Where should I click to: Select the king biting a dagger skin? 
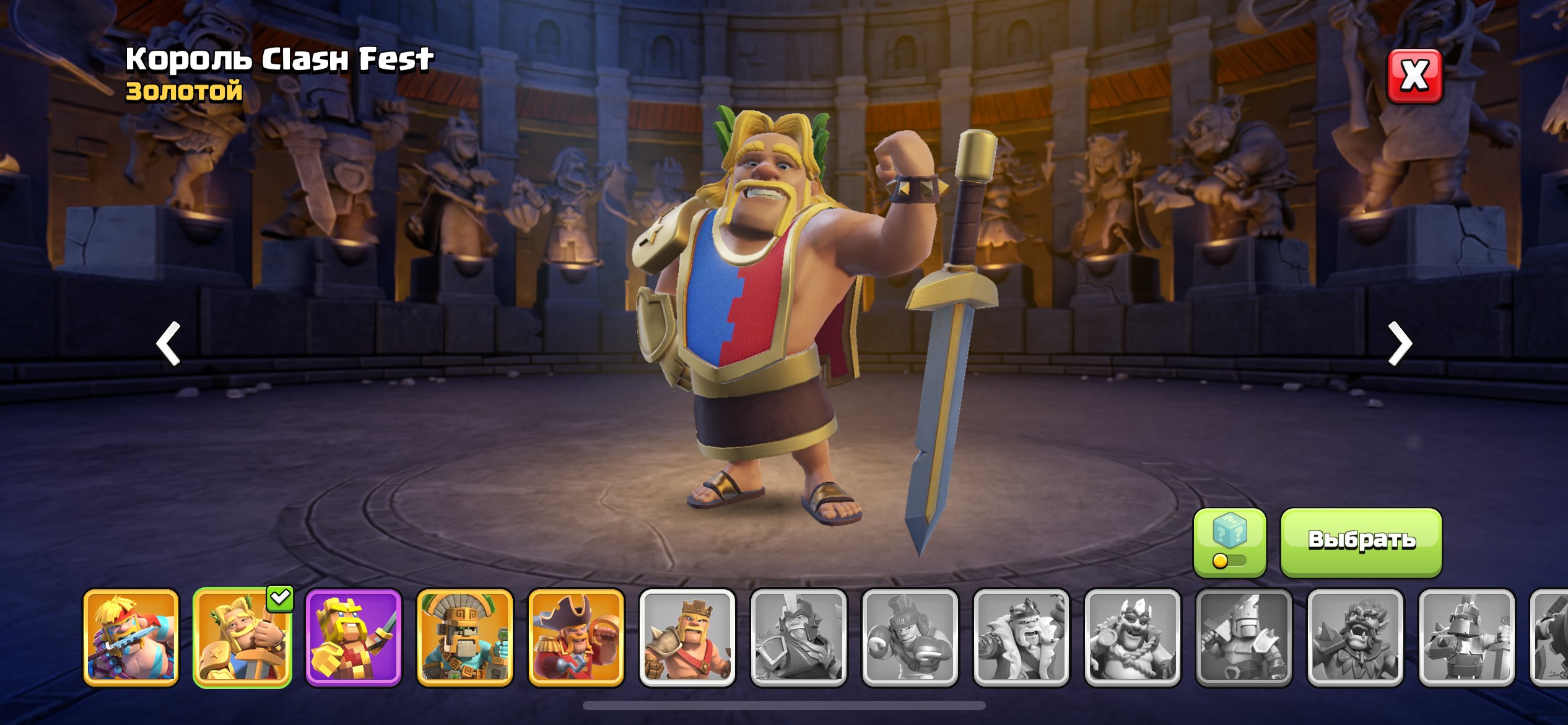tap(131, 638)
